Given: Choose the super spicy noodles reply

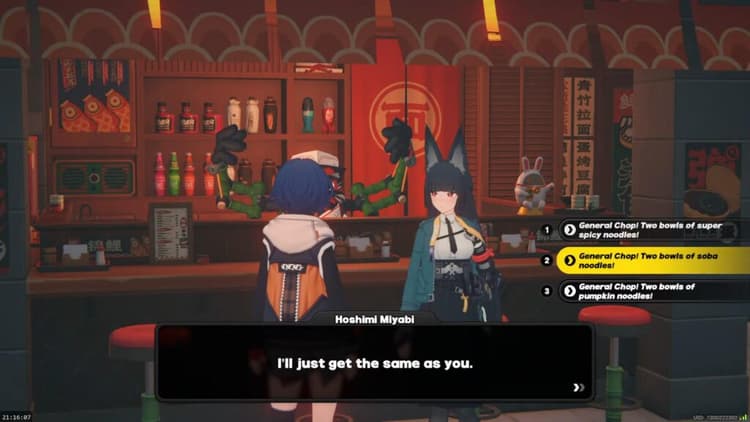Looking at the screenshot, I should point(652,229).
